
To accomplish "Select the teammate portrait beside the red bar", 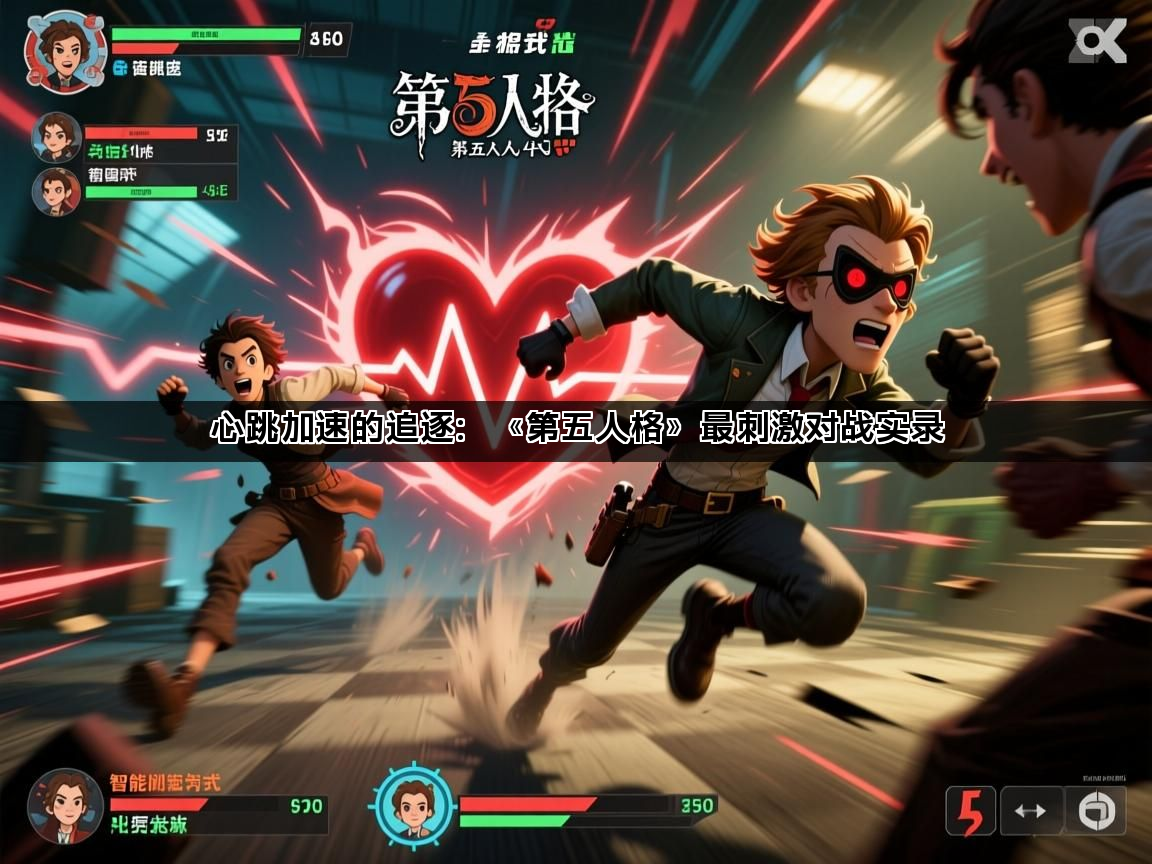I will [x=57, y=137].
